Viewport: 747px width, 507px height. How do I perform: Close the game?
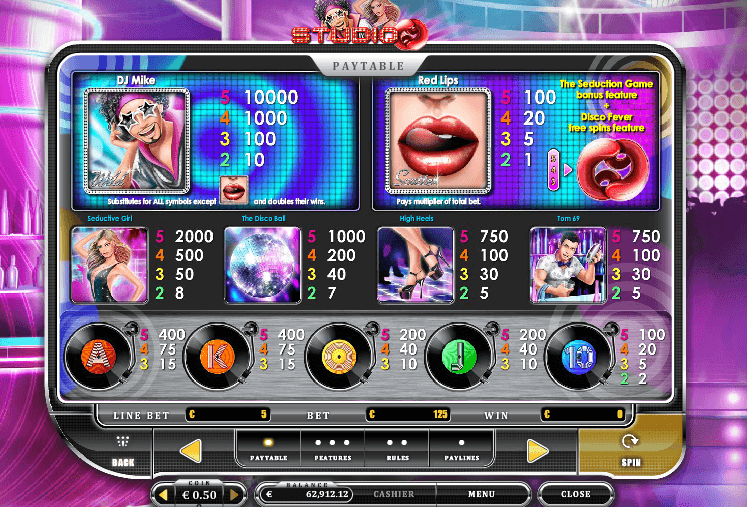(x=575, y=494)
